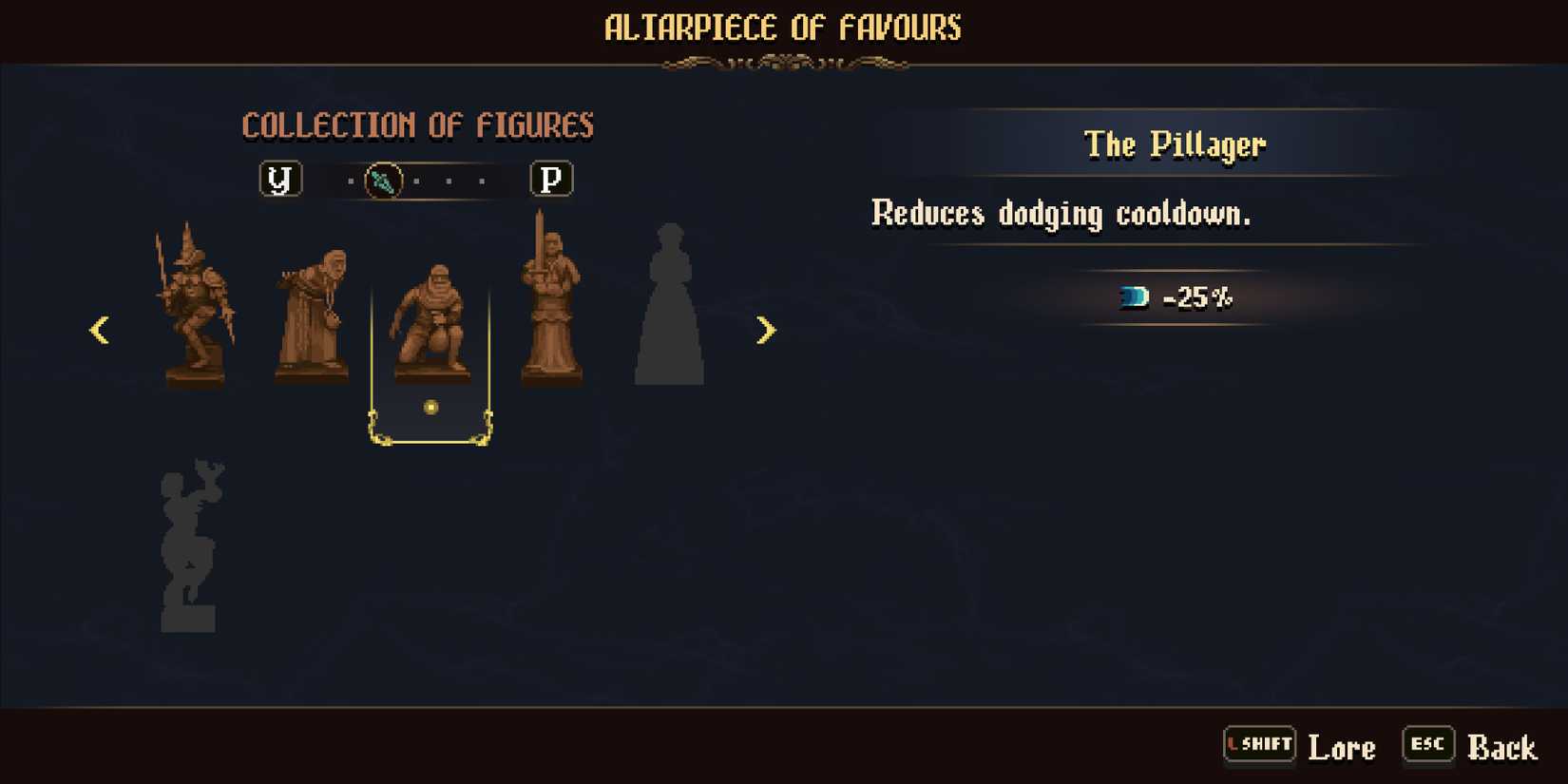Open the Y shoulder button prompt icon
This screenshot has width=1568, height=784.
click(x=281, y=180)
